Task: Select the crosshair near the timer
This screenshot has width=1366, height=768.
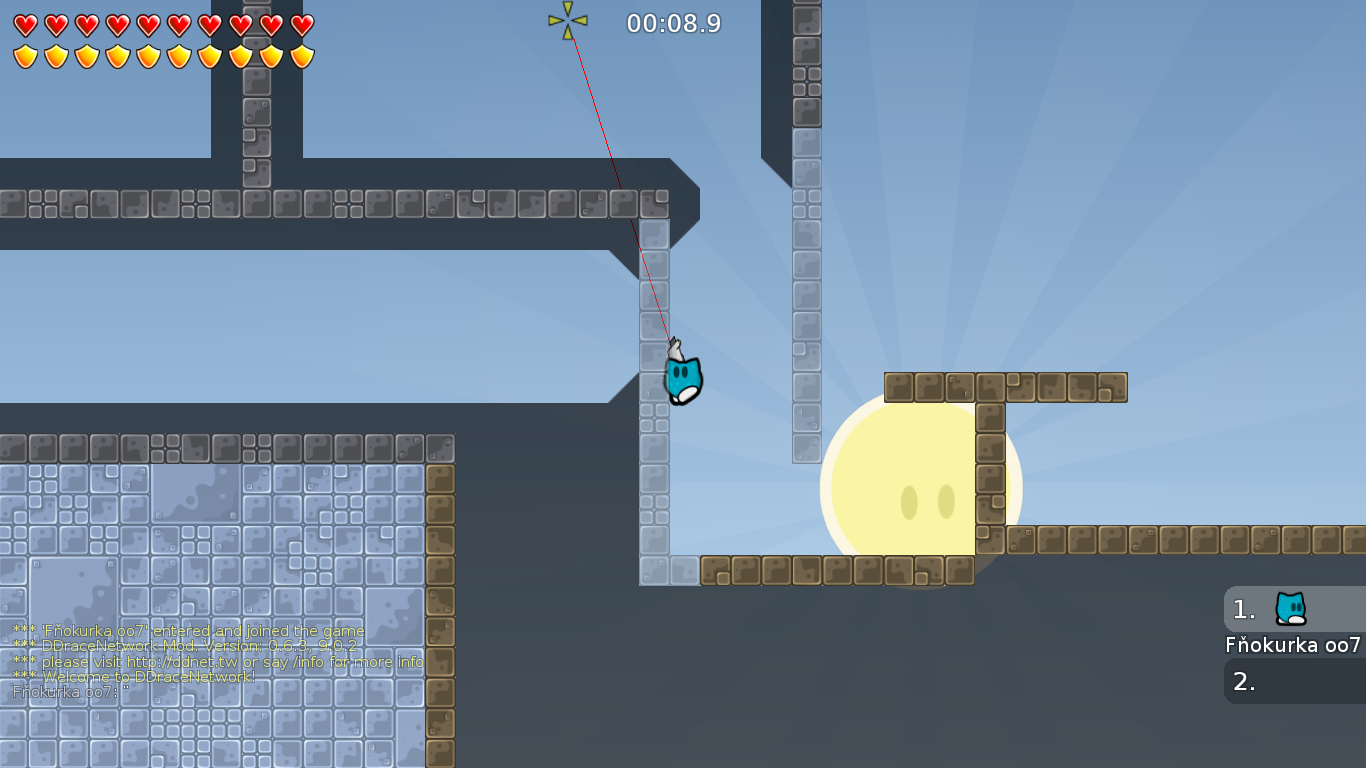Action: [568, 18]
